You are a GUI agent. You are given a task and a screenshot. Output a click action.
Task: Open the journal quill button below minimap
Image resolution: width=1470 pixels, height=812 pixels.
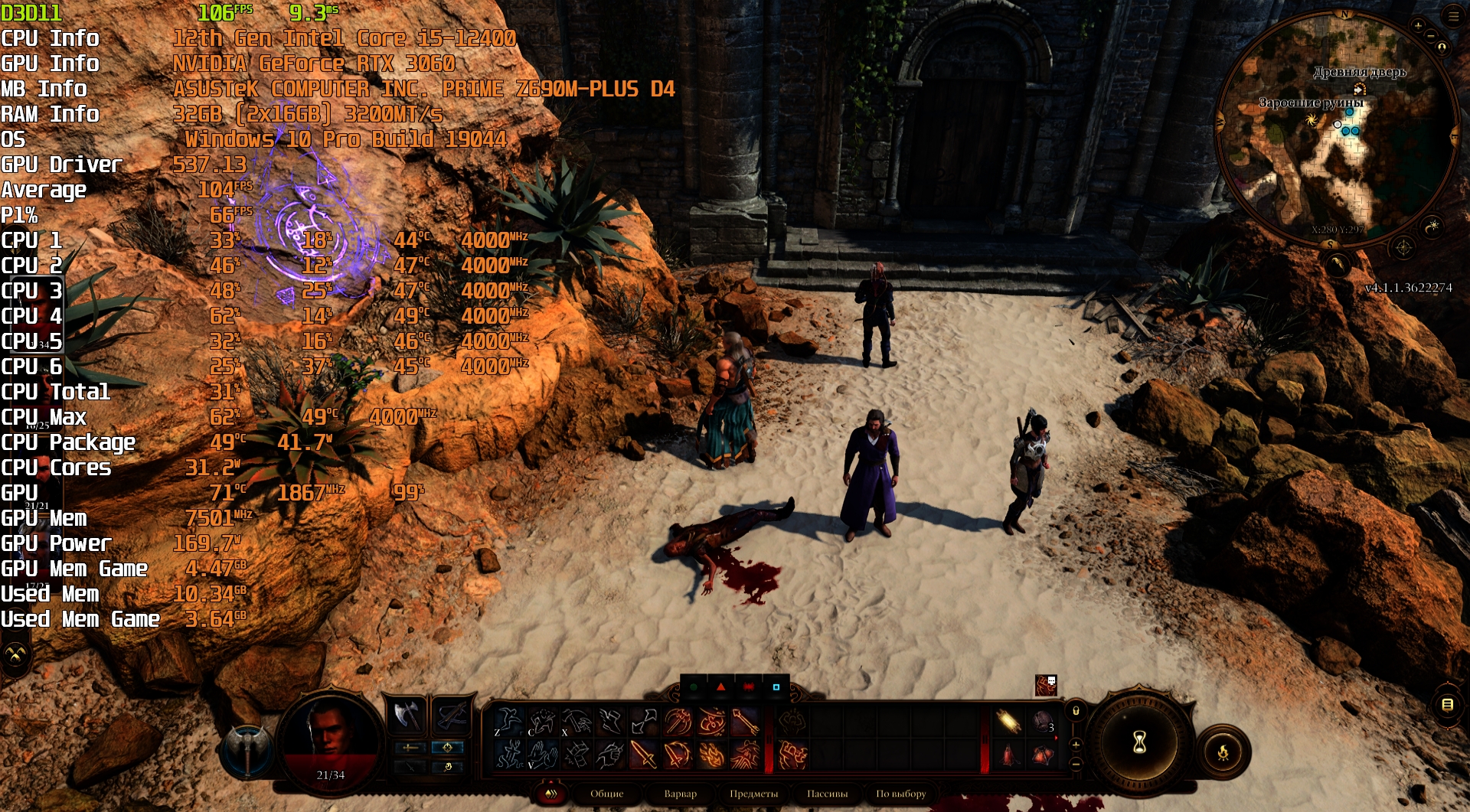pyautogui.click(x=1337, y=265)
